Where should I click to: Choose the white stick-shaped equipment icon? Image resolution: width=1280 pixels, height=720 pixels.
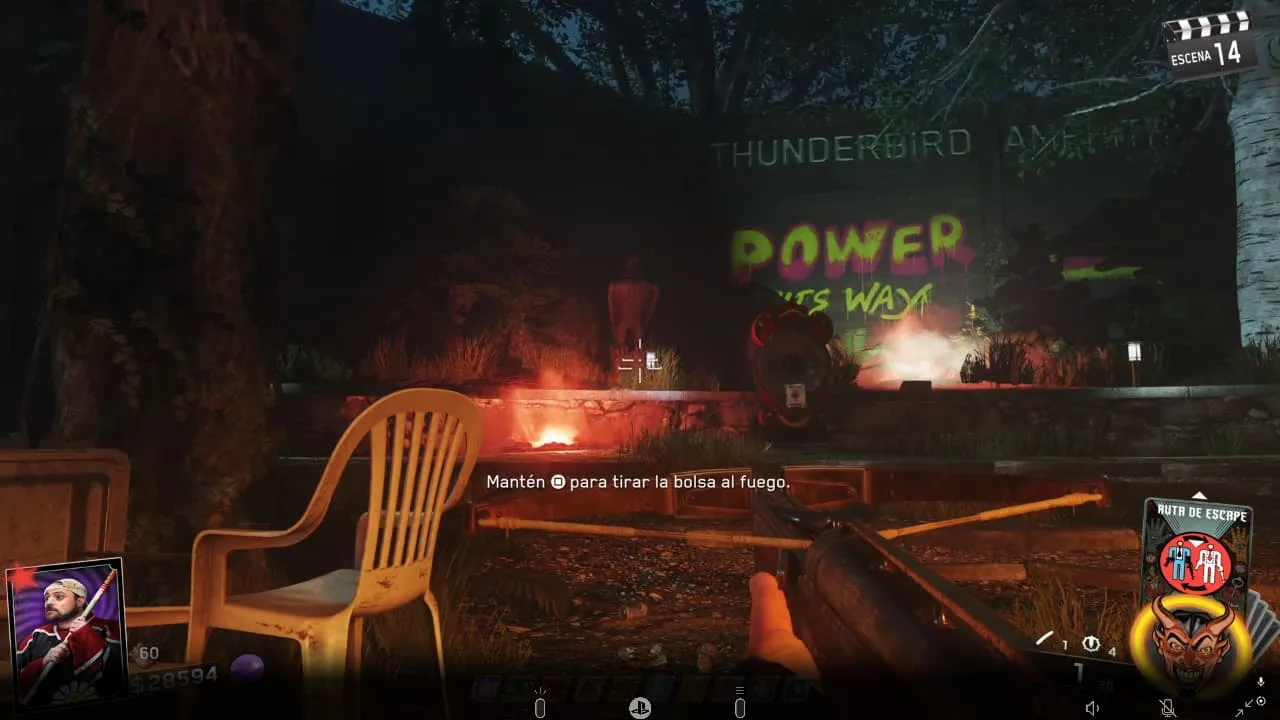pyautogui.click(x=1045, y=638)
